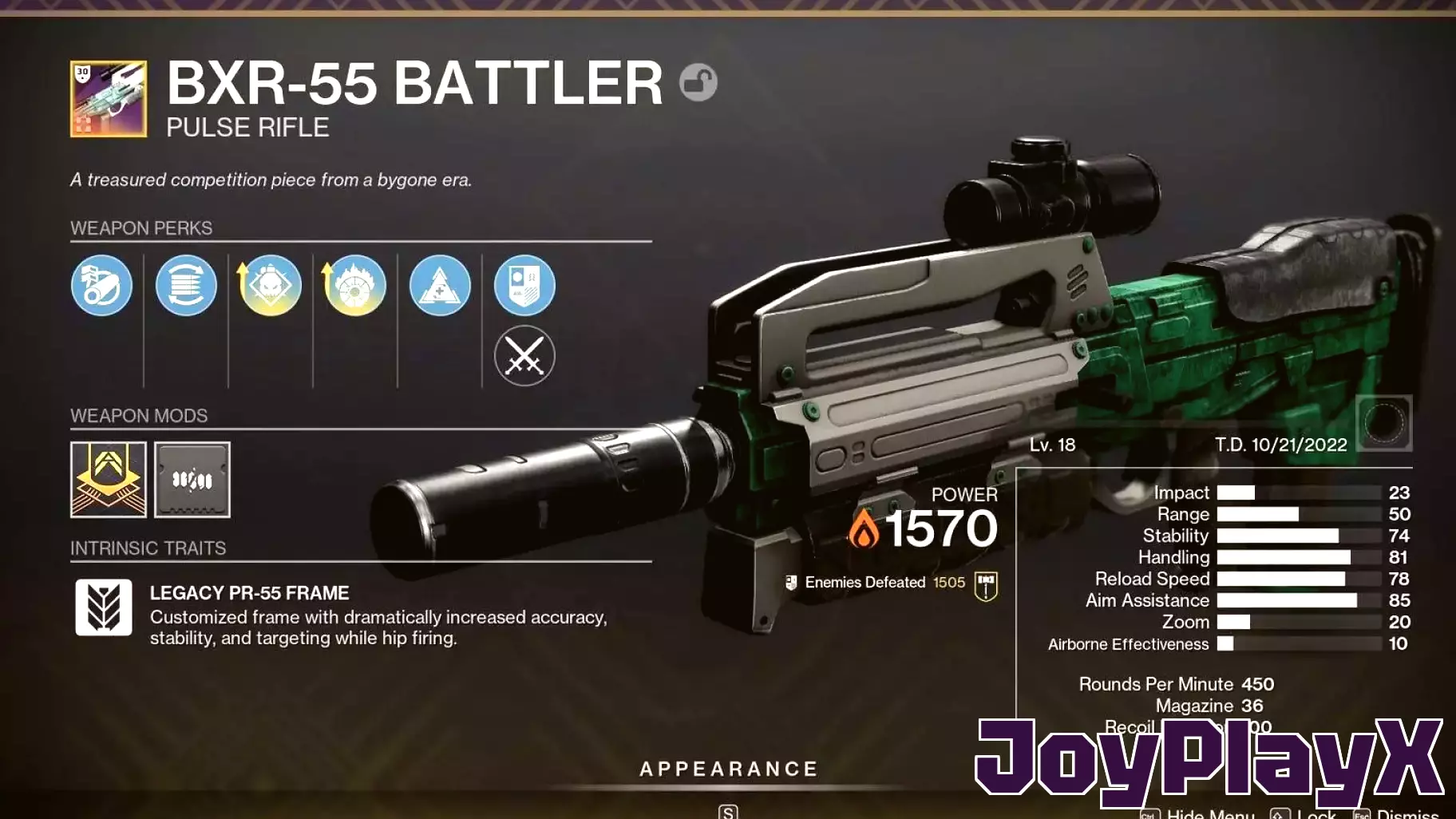The image size is (1456, 819).
Task: View the shield-shaped shader perk slot
Action: point(524,286)
